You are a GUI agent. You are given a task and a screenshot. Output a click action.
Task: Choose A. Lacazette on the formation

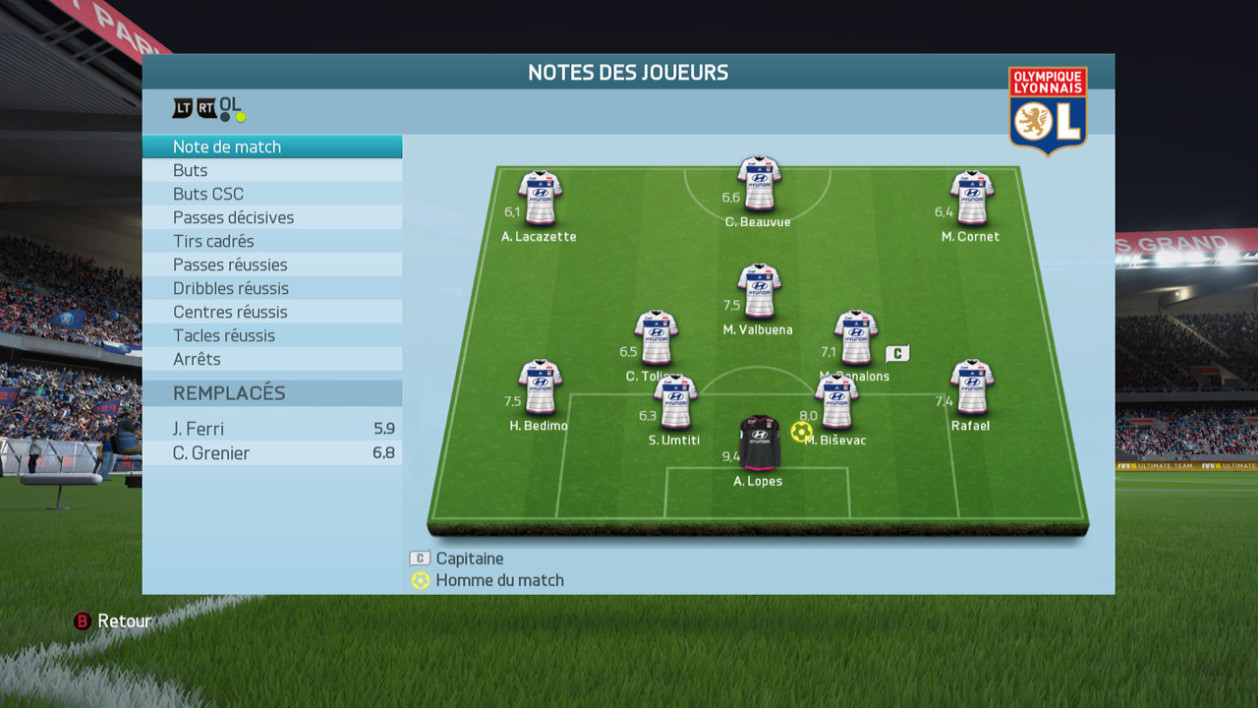tap(539, 198)
